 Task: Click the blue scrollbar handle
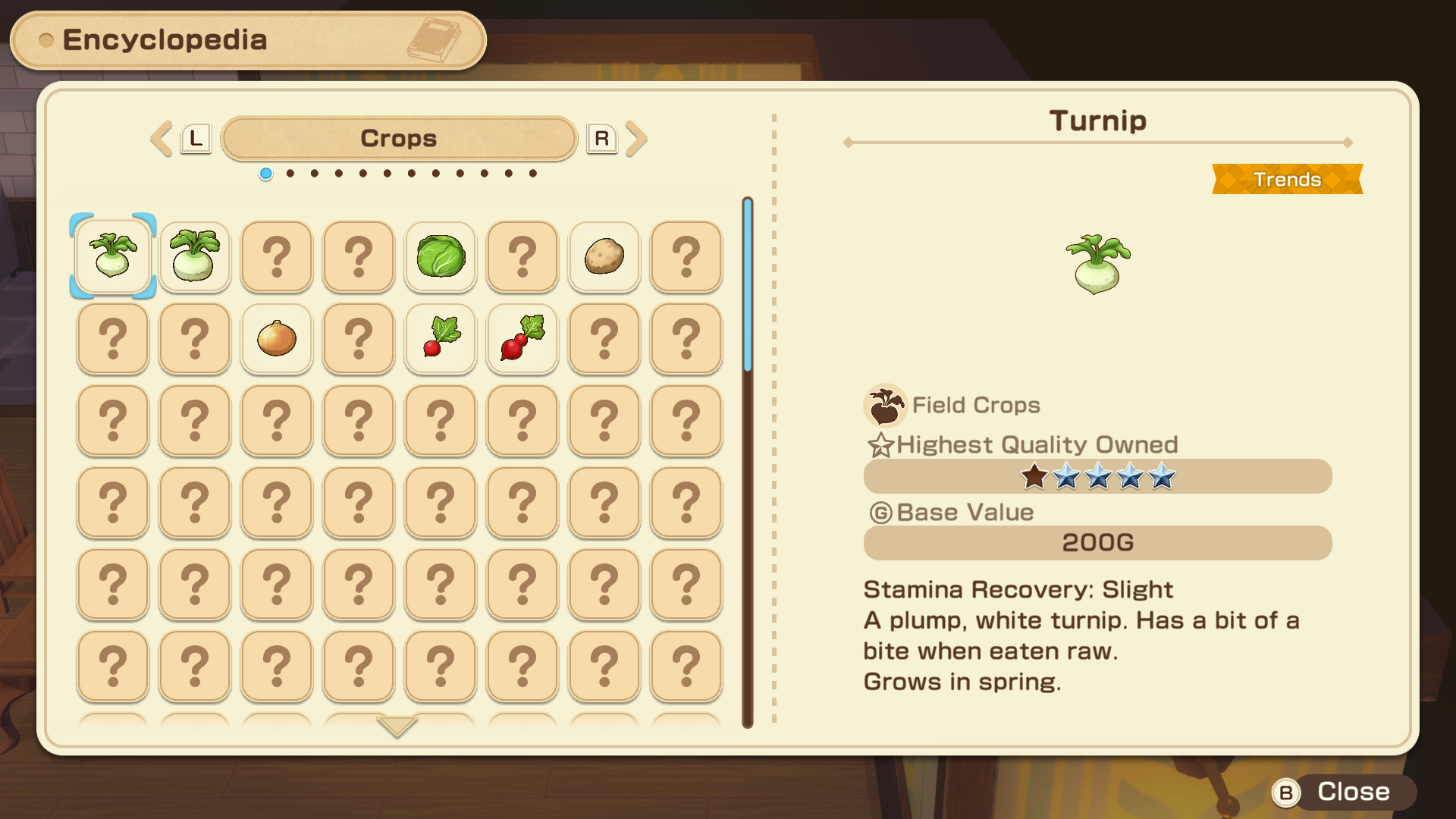tap(748, 284)
